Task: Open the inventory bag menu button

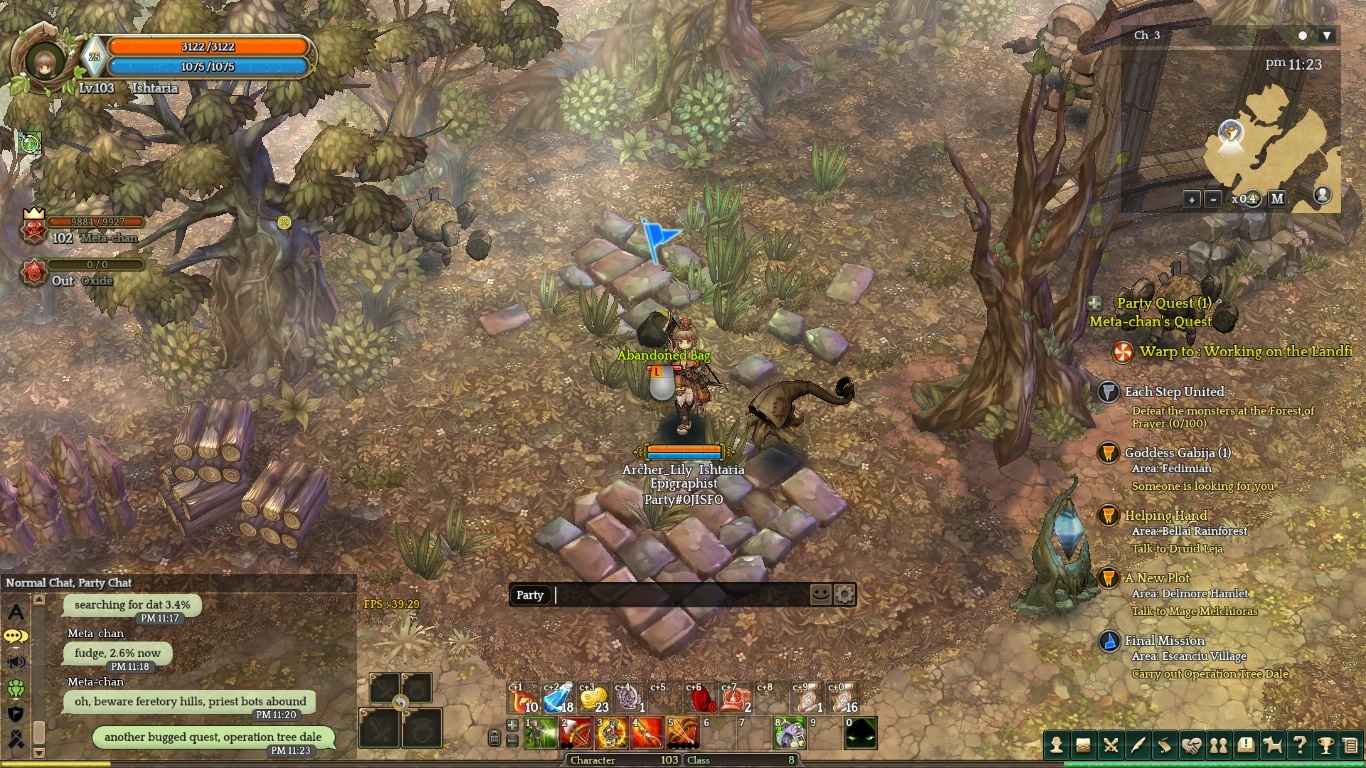Action: [1083, 745]
